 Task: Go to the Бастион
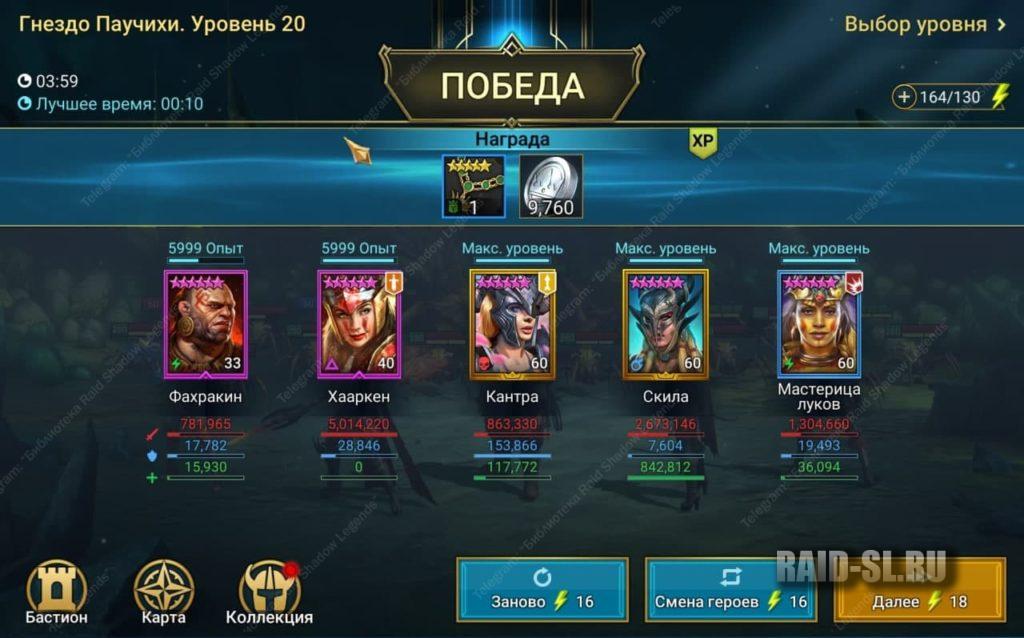point(57,593)
